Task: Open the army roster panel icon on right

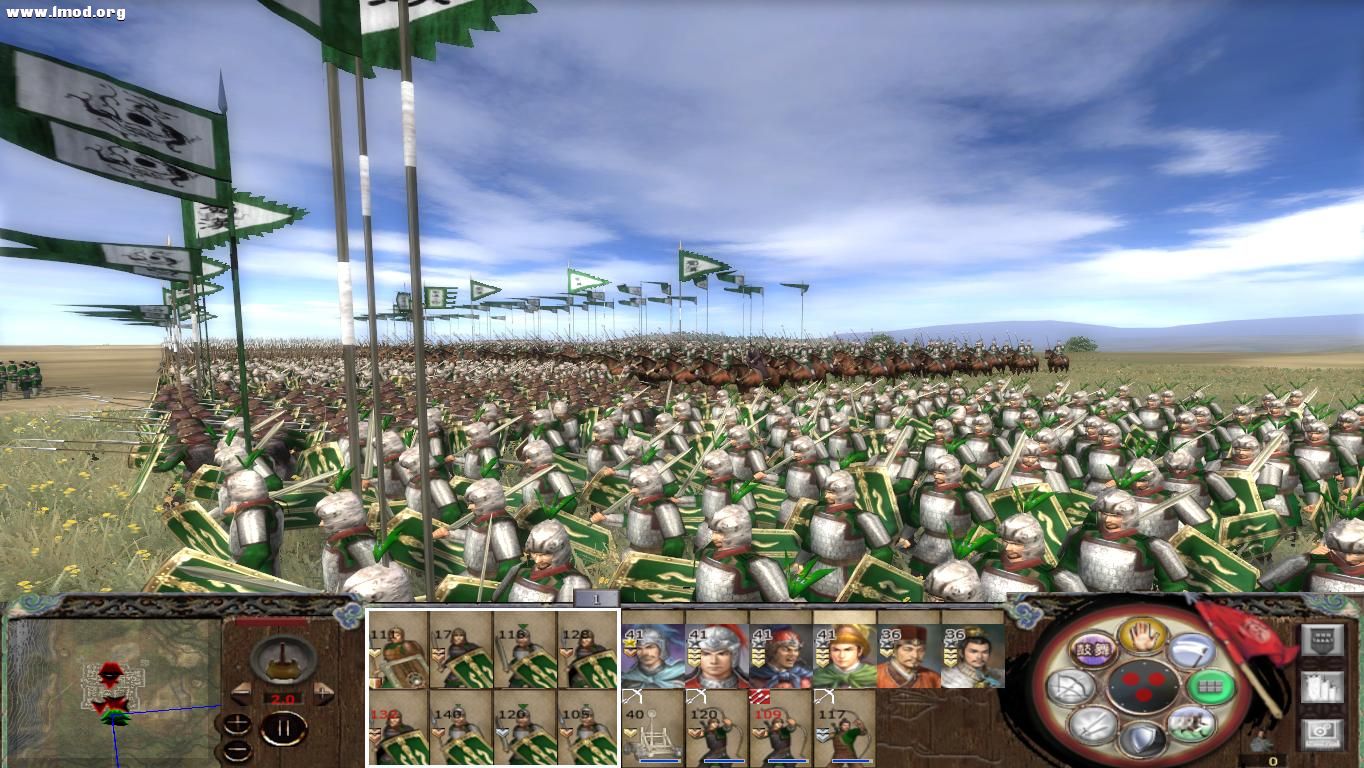Action: click(1321, 688)
